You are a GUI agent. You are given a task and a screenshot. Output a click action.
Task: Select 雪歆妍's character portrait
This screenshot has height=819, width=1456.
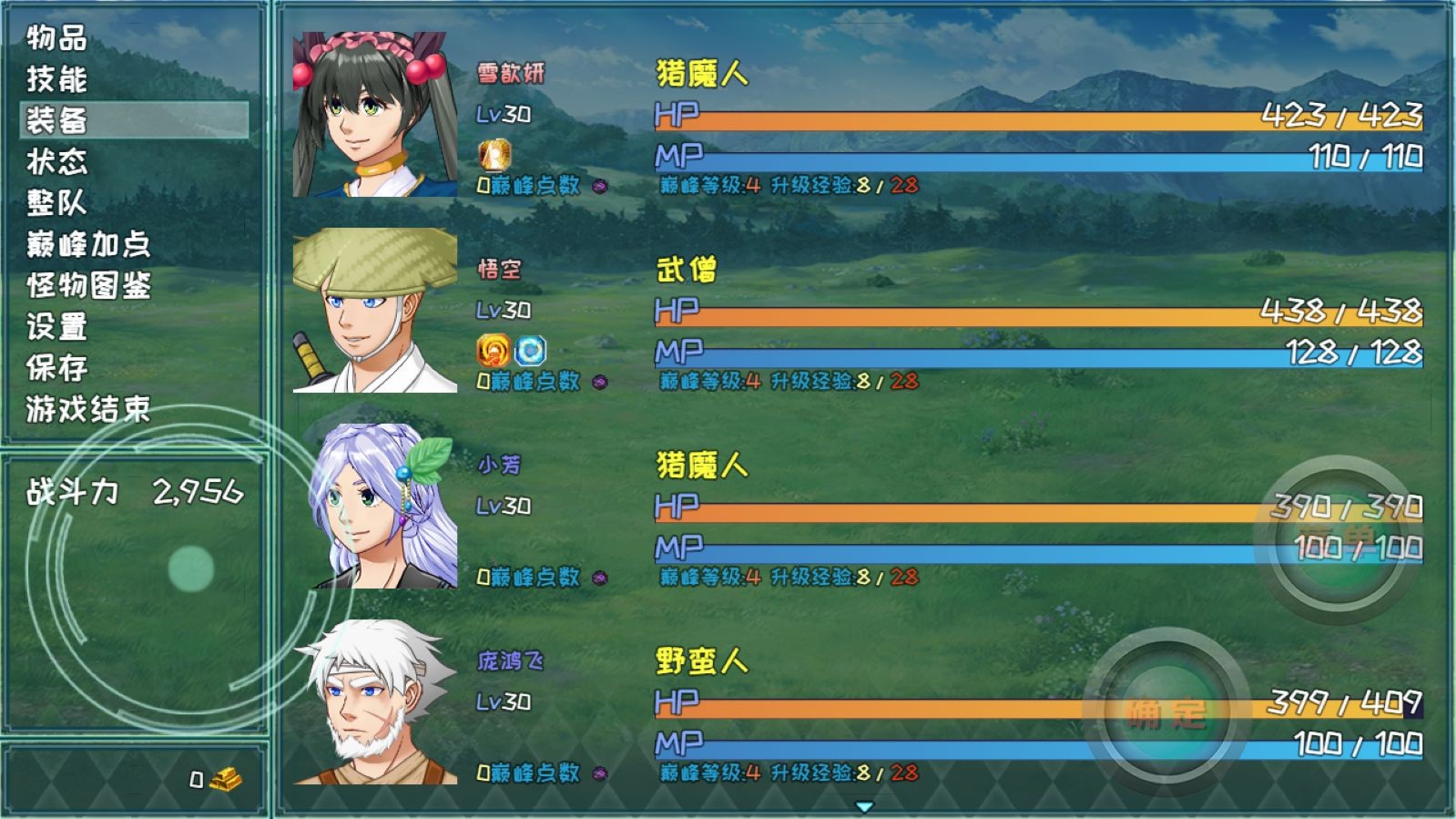pyautogui.click(x=373, y=112)
